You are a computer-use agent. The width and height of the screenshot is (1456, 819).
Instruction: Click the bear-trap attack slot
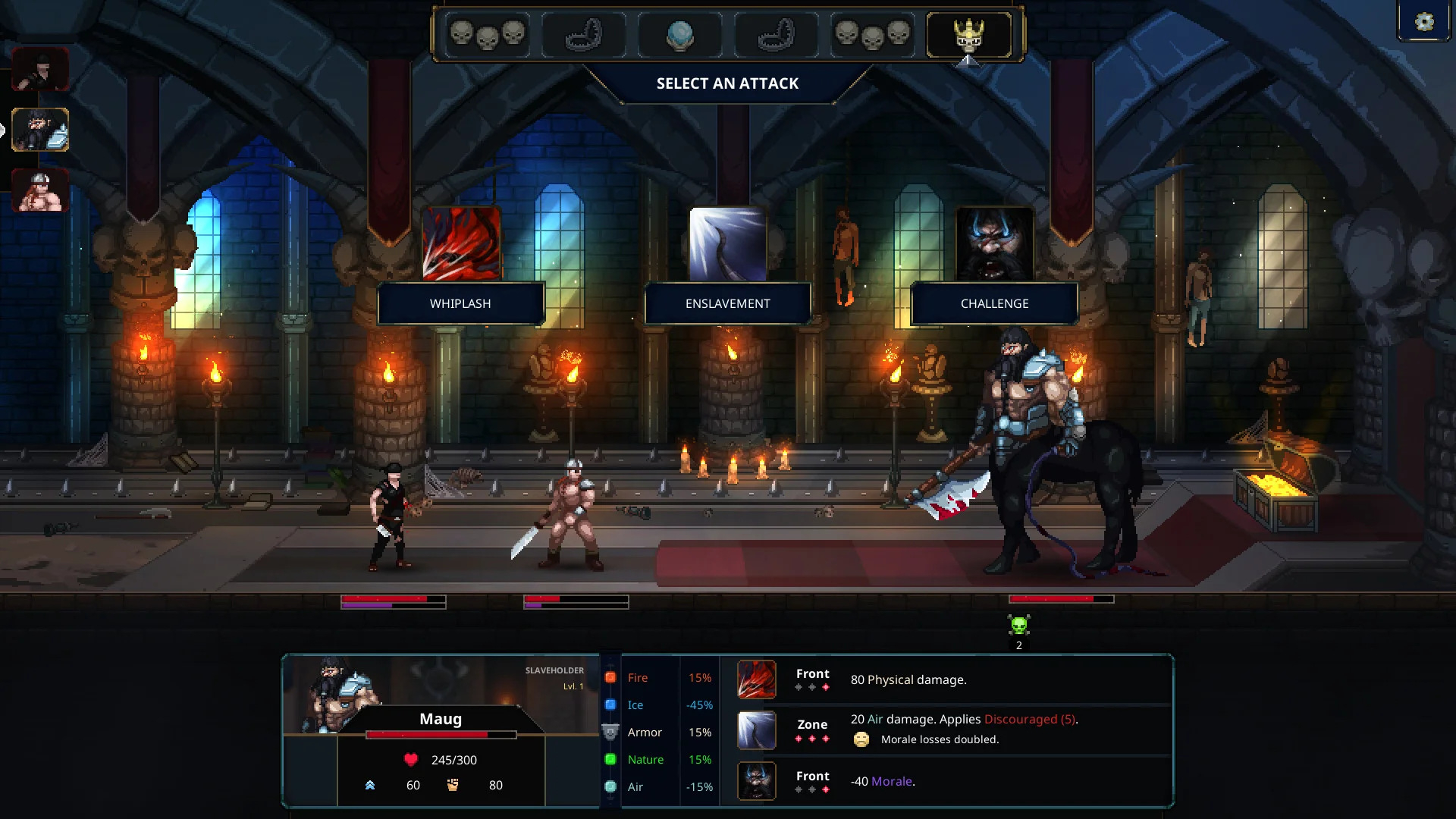coord(584,34)
